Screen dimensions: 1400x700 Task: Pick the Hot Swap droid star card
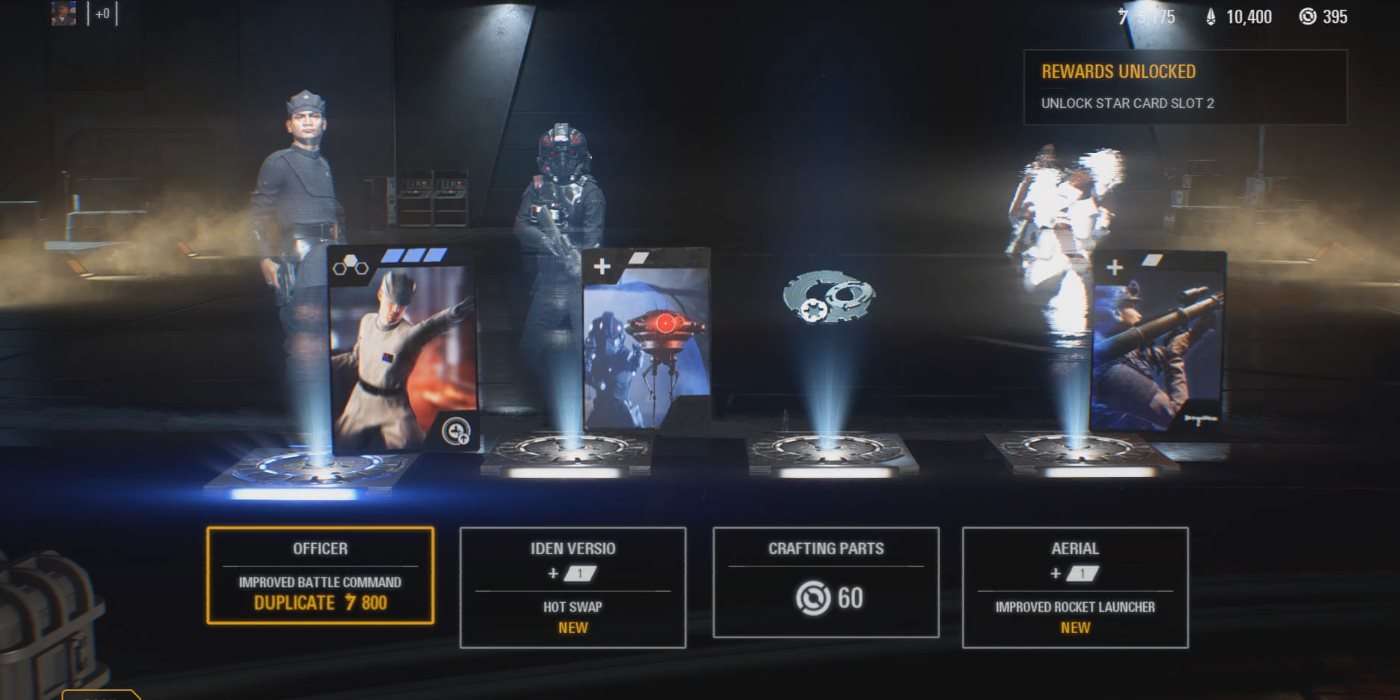646,340
